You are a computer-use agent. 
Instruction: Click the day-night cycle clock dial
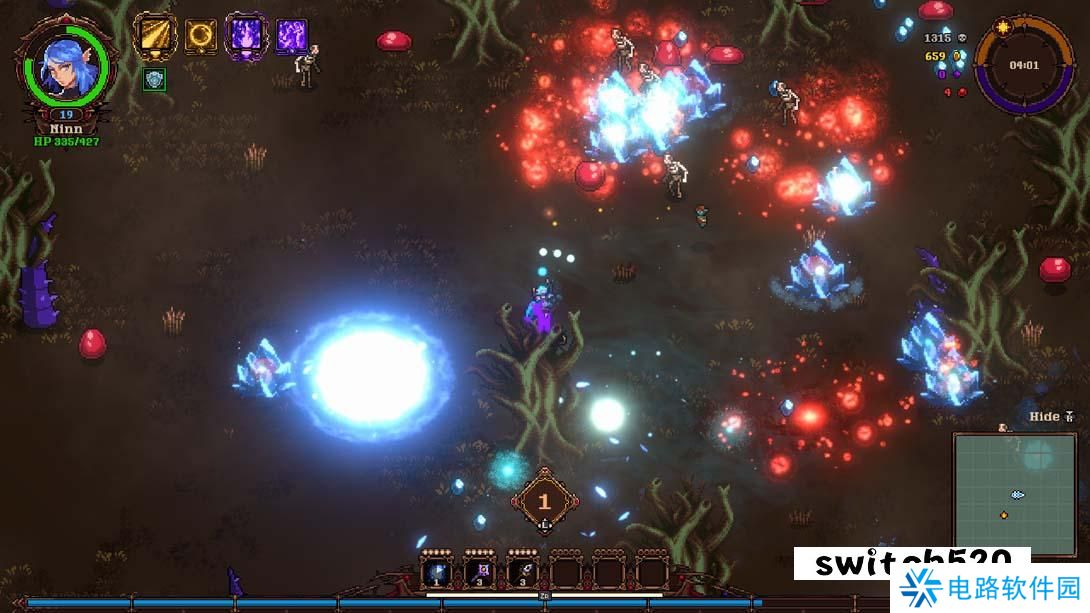click(1023, 66)
